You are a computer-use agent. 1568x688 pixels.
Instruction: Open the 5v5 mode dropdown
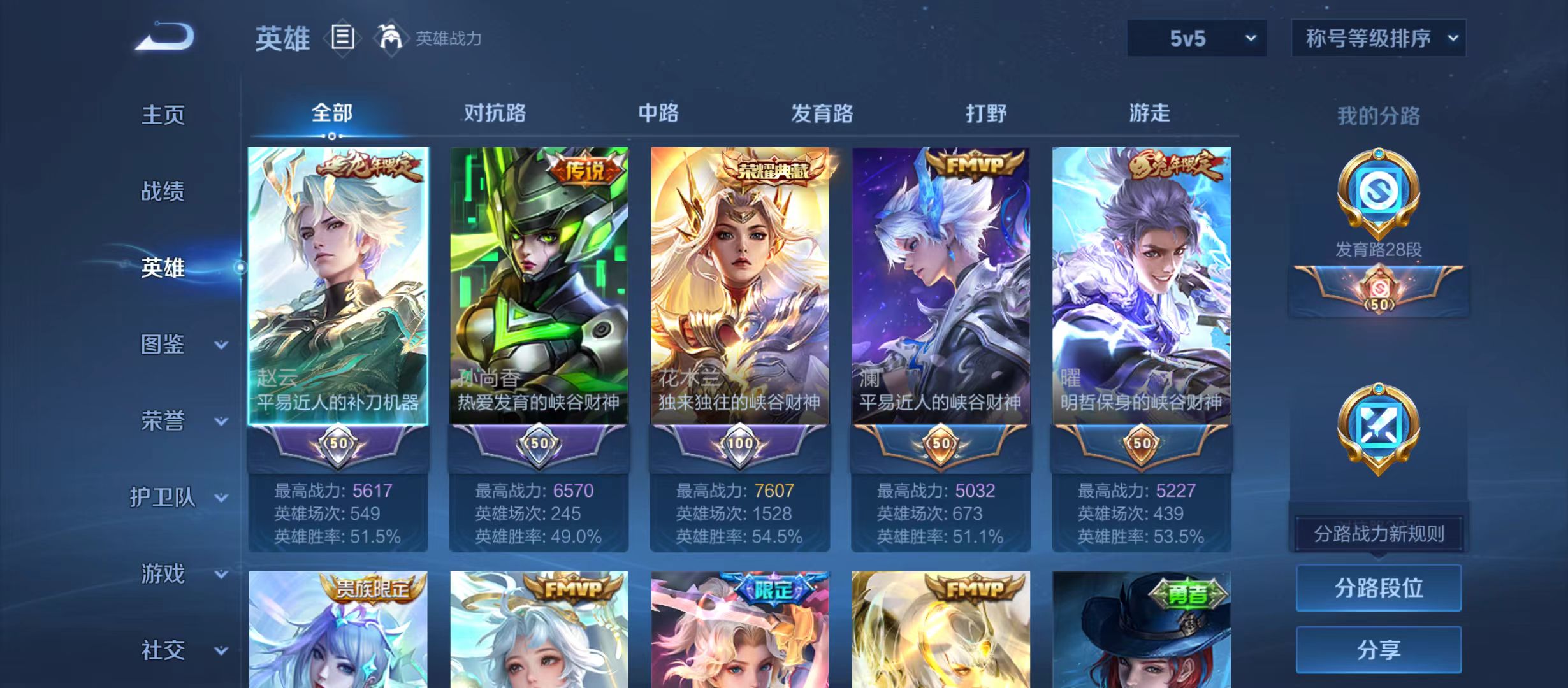(1197, 38)
